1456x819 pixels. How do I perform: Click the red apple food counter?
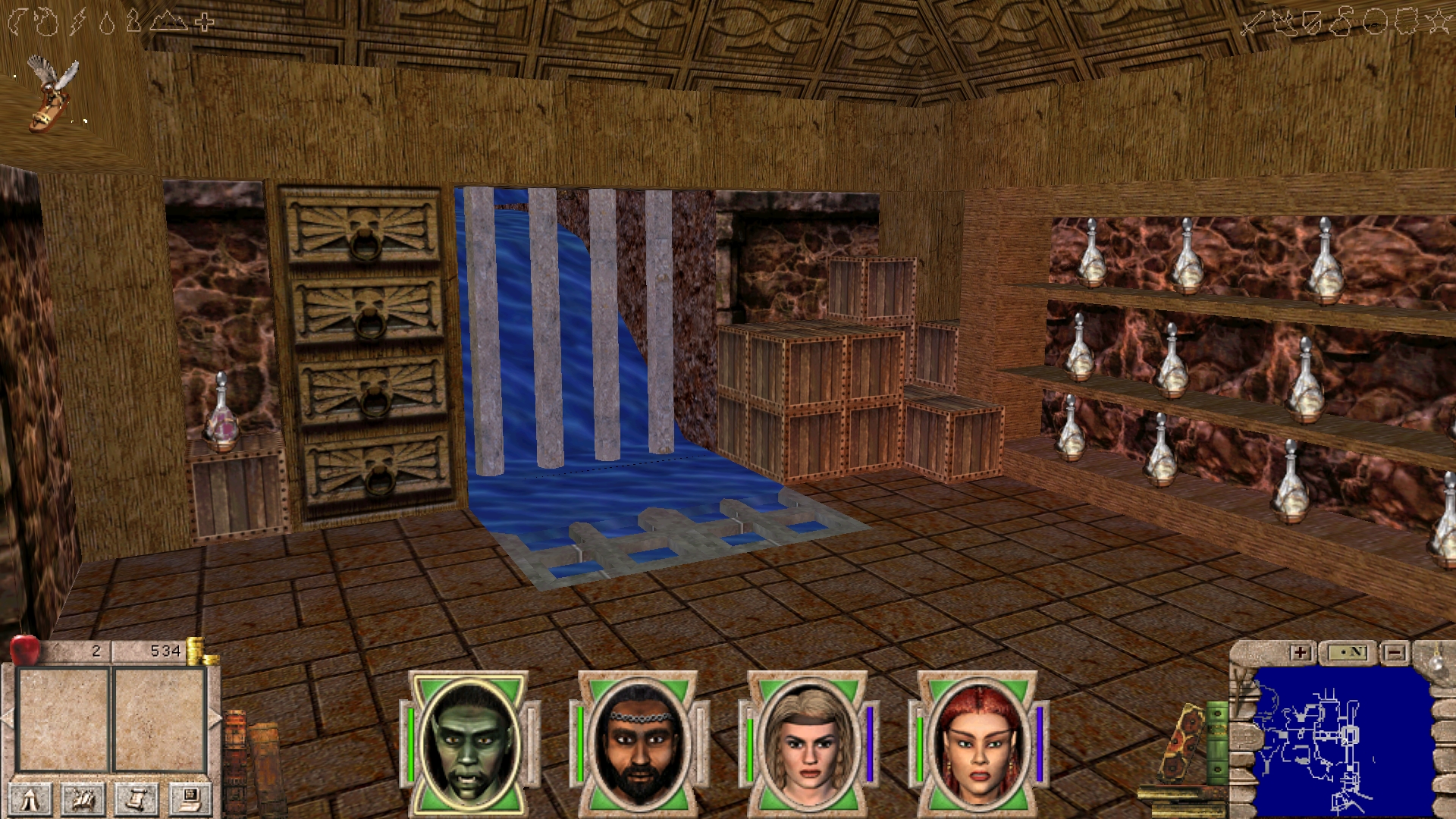pyautogui.click(x=25, y=649)
